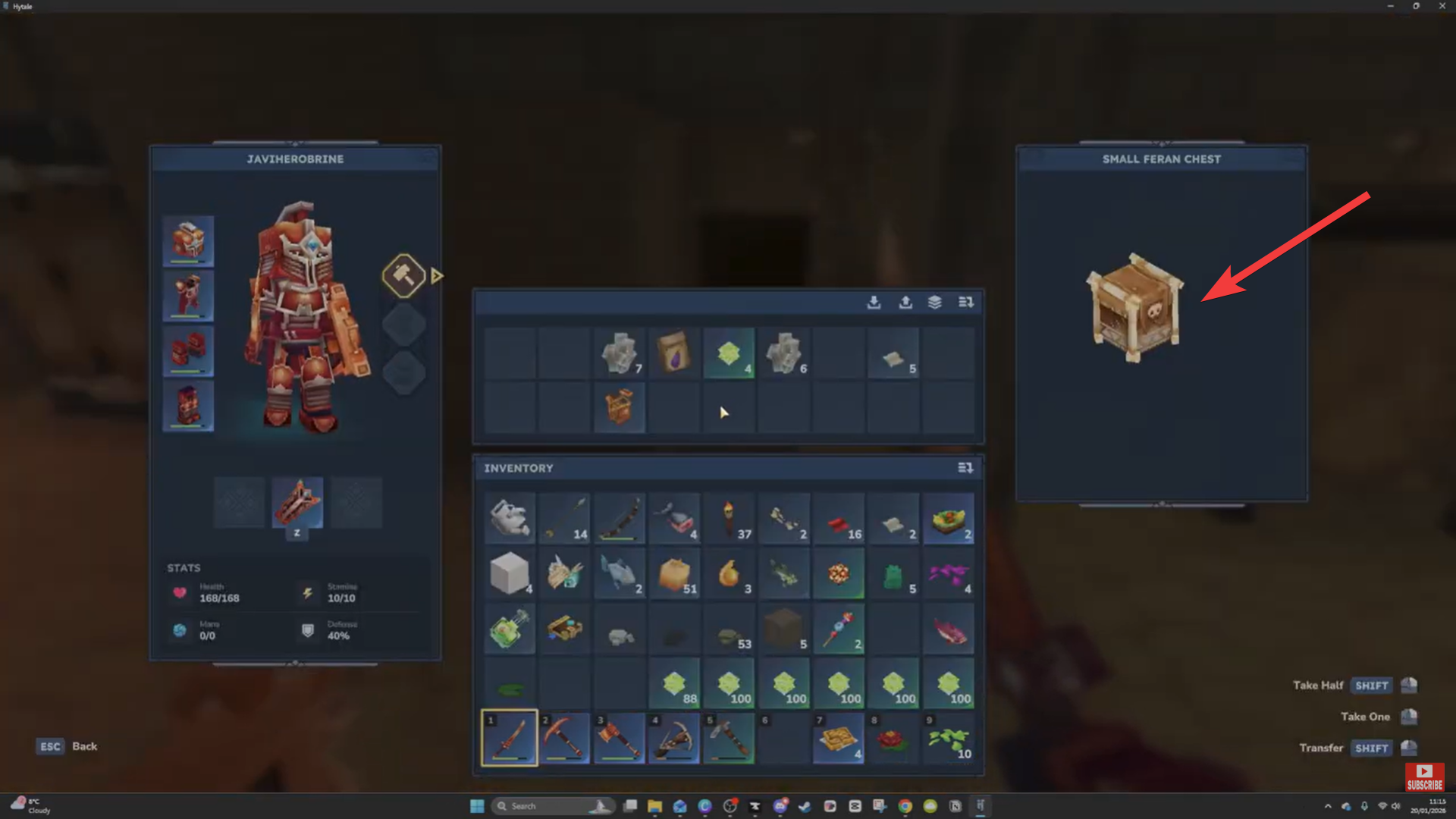1456x819 pixels.
Task: Expand the arrow beside the hammer tool
Action: [x=436, y=276]
